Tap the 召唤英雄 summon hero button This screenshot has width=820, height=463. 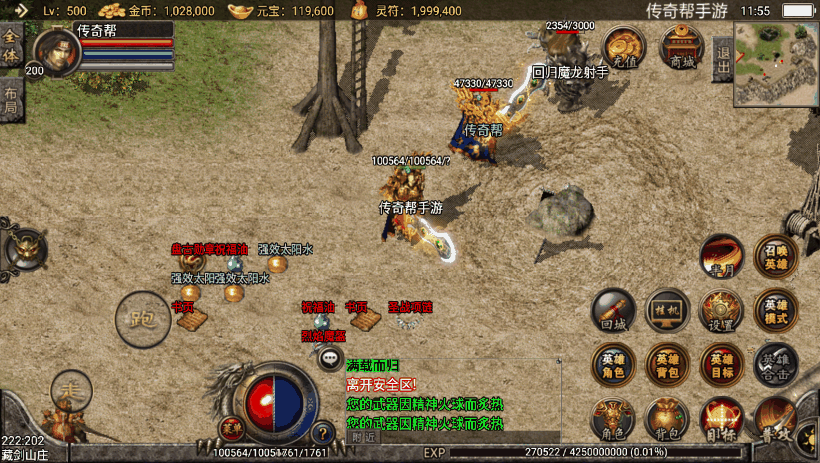pos(776,257)
